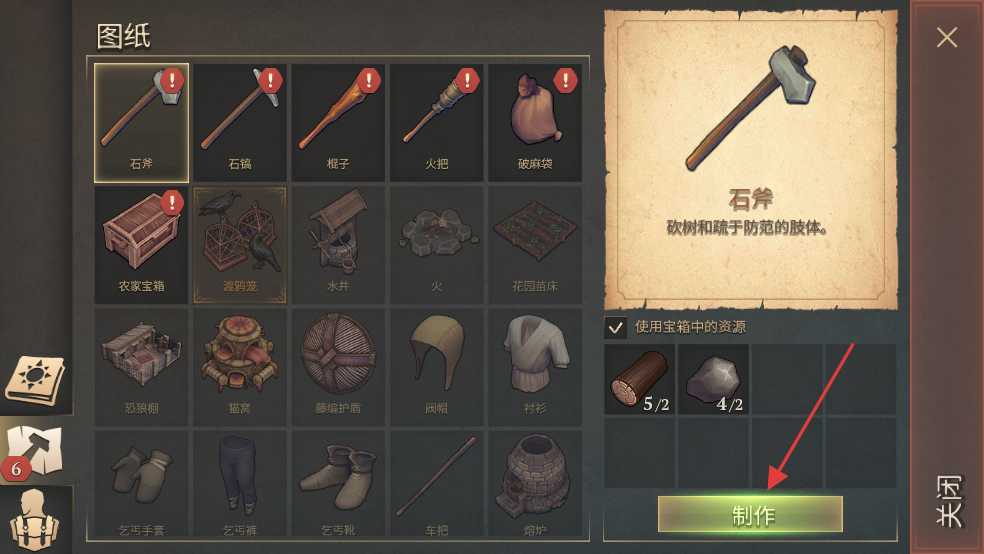
Task: Choose the 衬衫 shirt blueprint
Action: pyautogui.click(x=534, y=366)
